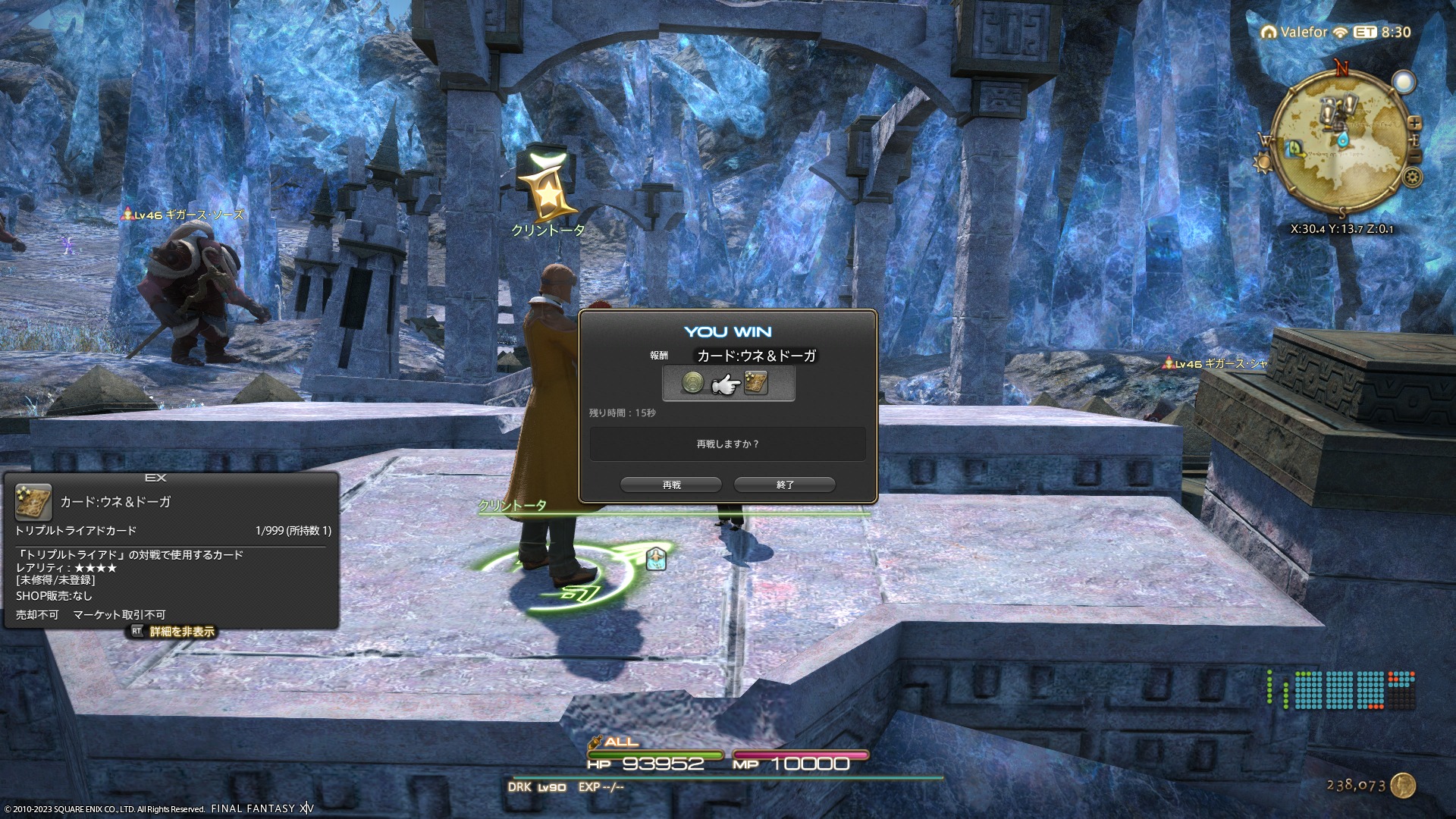Image resolution: width=1456 pixels, height=819 pixels.
Task: Select the MGP coin reward icon
Action: point(692,383)
